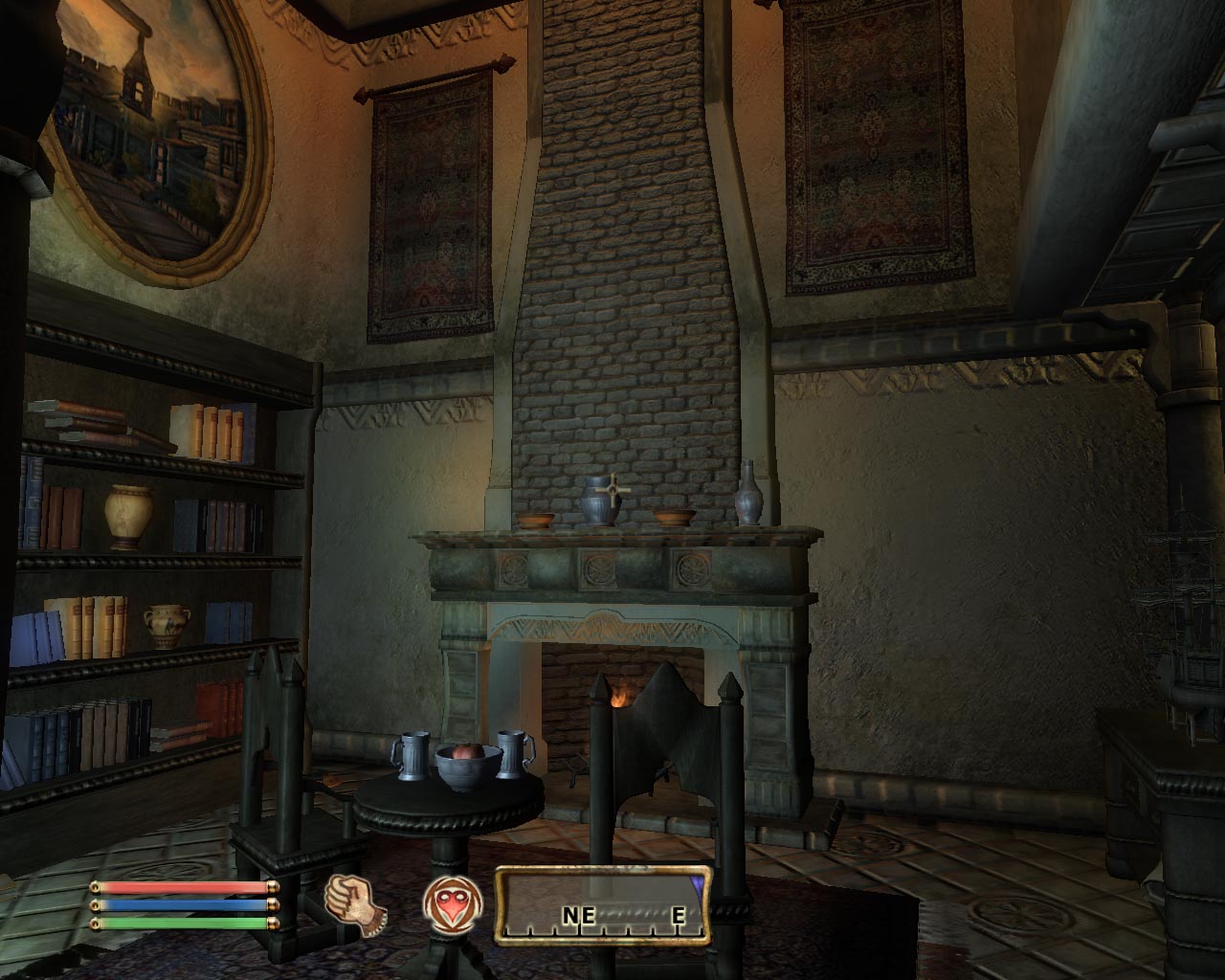Select the active spell icon

pyautogui.click(x=444, y=903)
